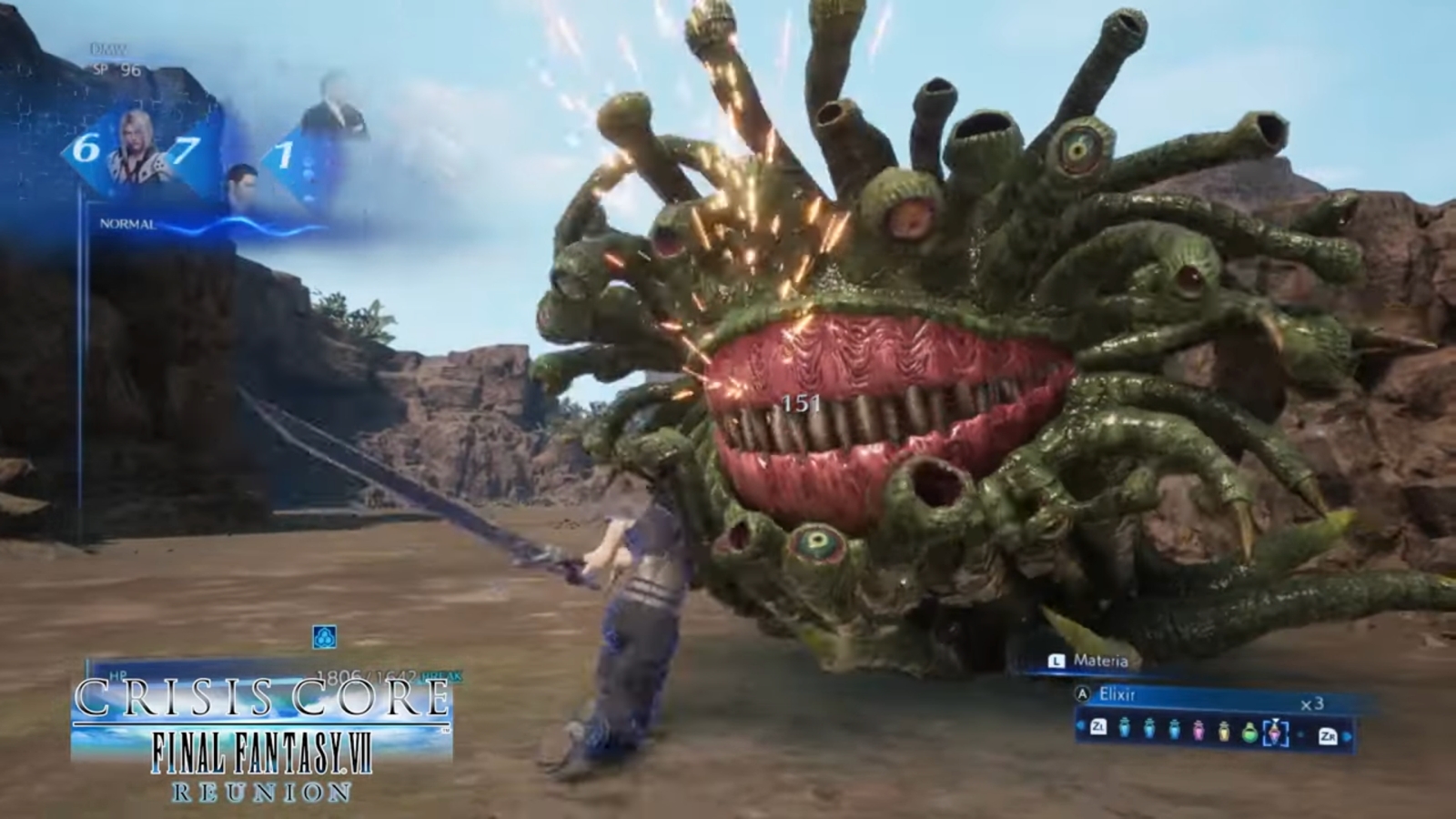This screenshot has width=1456, height=819.
Task: Click the highlighted Elixir item icon
Action: (x=1275, y=731)
